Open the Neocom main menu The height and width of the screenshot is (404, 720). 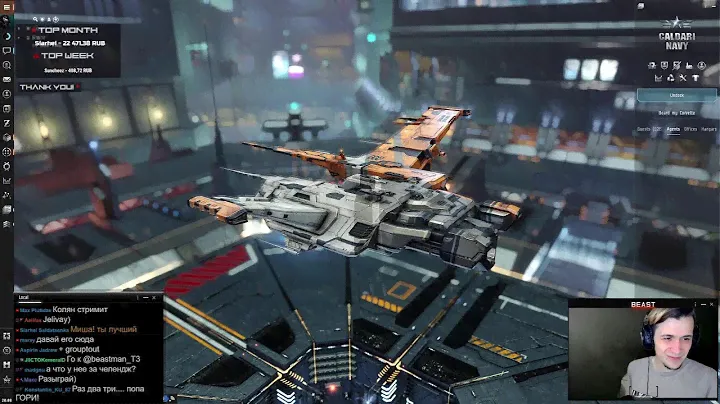(7, 7)
